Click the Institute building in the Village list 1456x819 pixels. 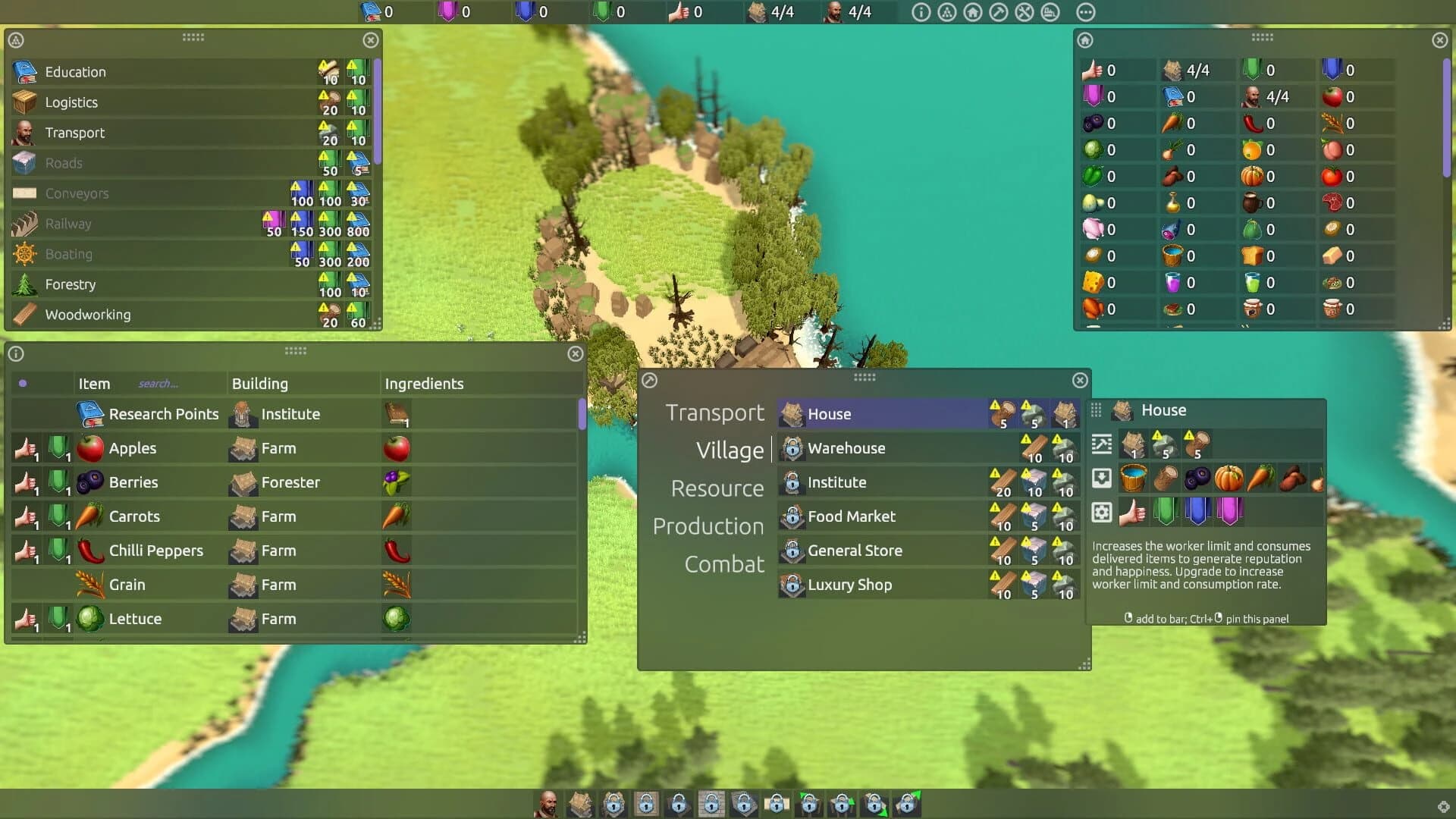pyautogui.click(x=836, y=482)
